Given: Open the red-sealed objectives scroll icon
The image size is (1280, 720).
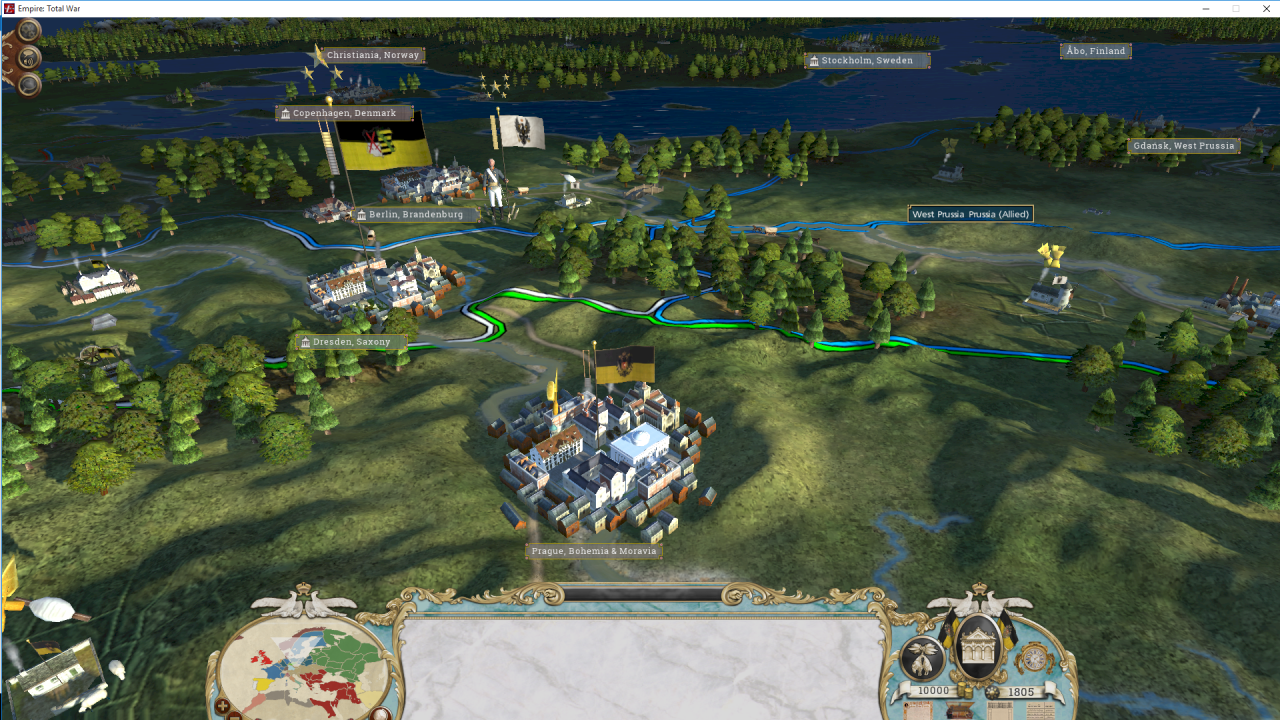Looking at the screenshot, I should tap(918, 711).
